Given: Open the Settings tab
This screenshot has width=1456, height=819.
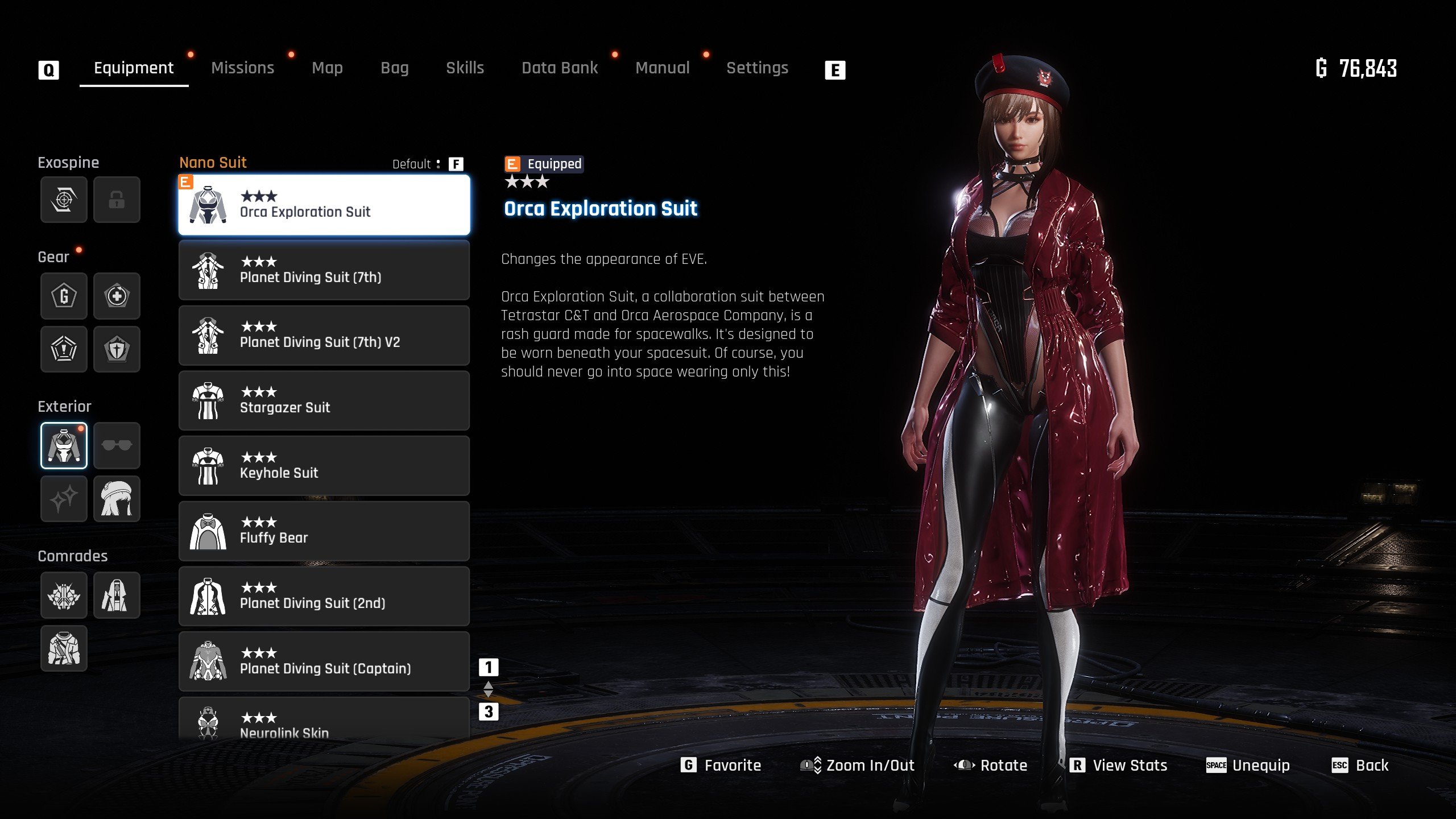Looking at the screenshot, I should click(x=757, y=68).
